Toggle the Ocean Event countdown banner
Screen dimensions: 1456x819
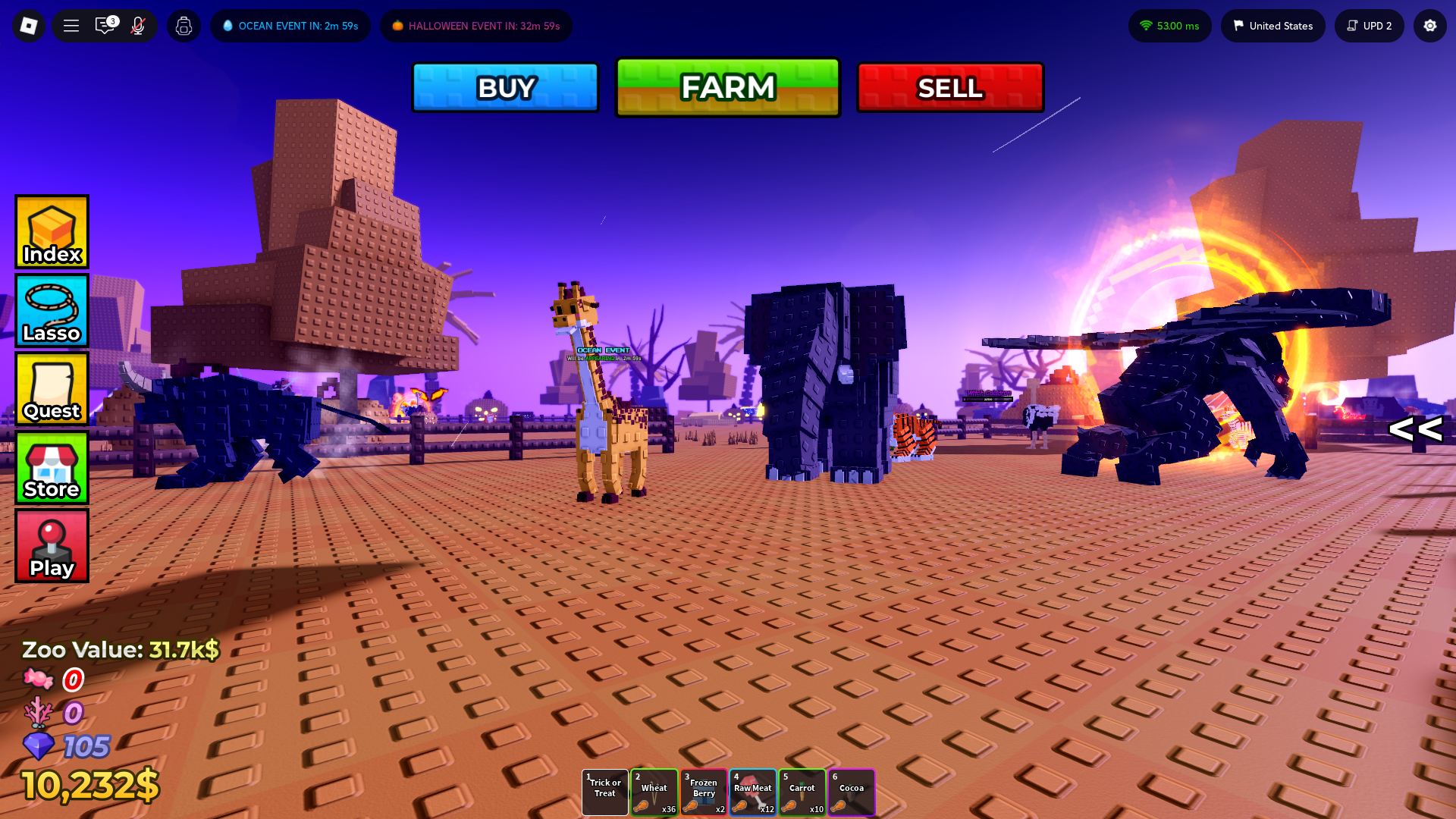pos(290,25)
